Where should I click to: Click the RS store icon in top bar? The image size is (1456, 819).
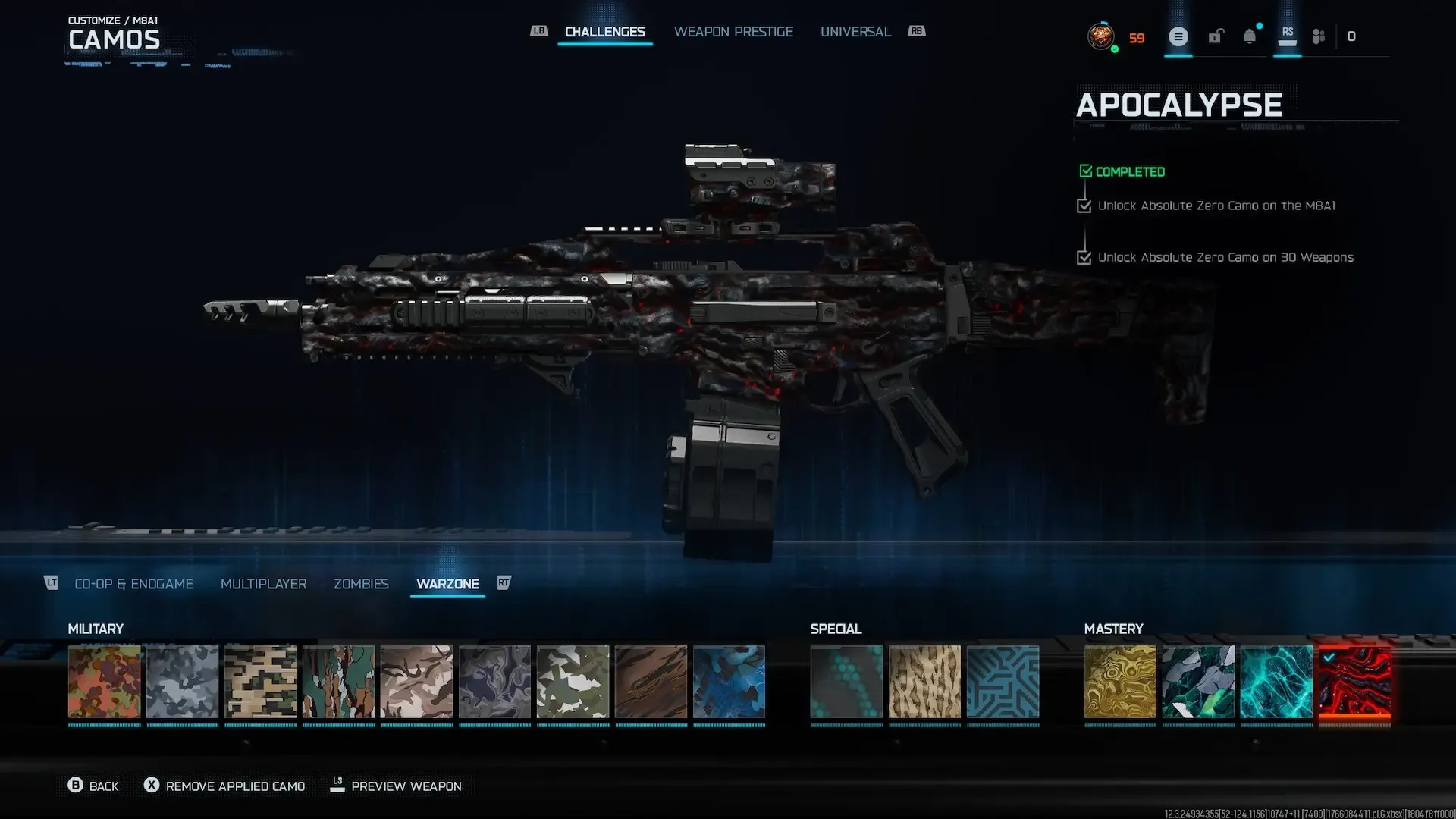pyautogui.click(x=1287, y=36)
